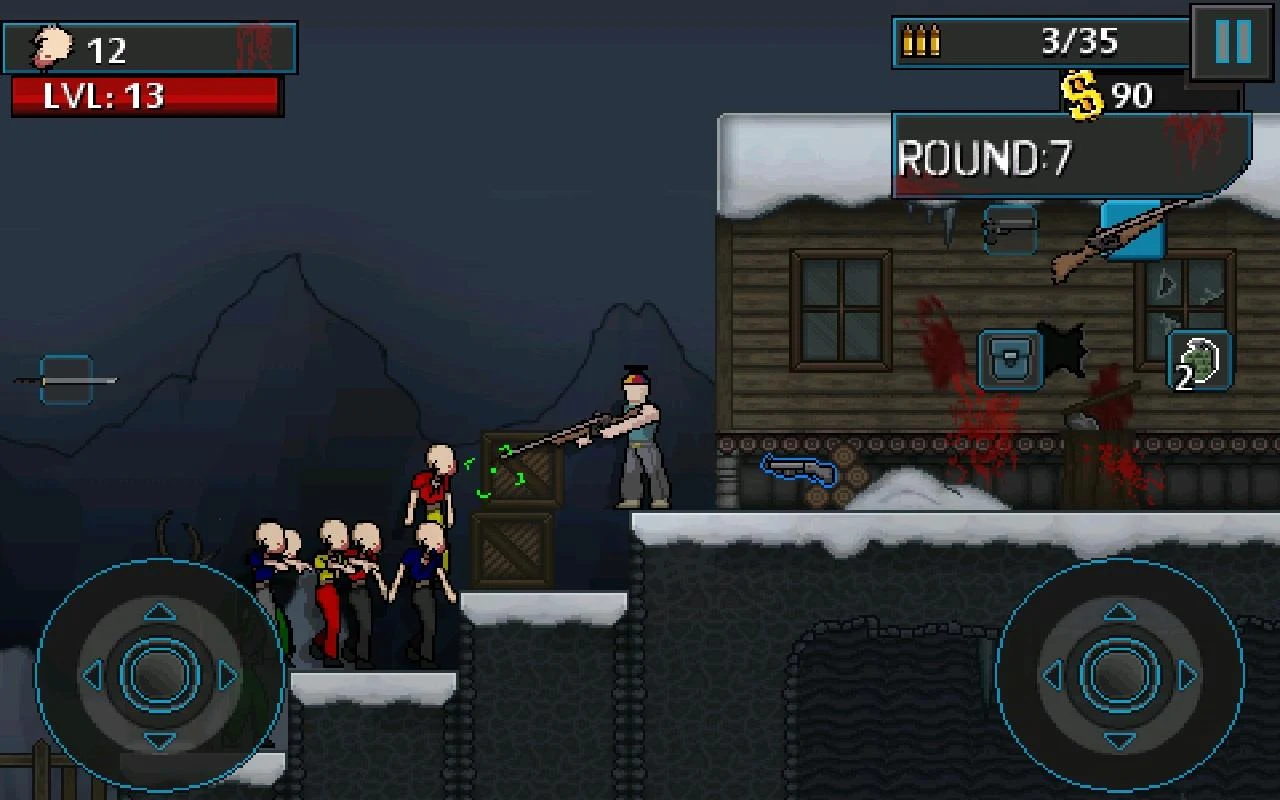Screen dimensions: 1280x800
Task: Tap the right joystick's right arrow
Action: [x=1186, y=676]
